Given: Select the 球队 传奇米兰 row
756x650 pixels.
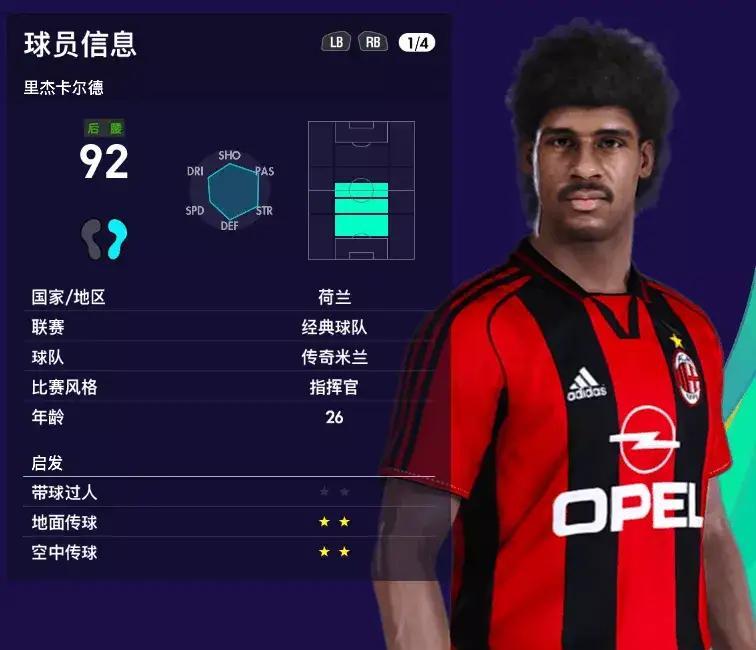Looking at the screenshot, I should 232,357.
